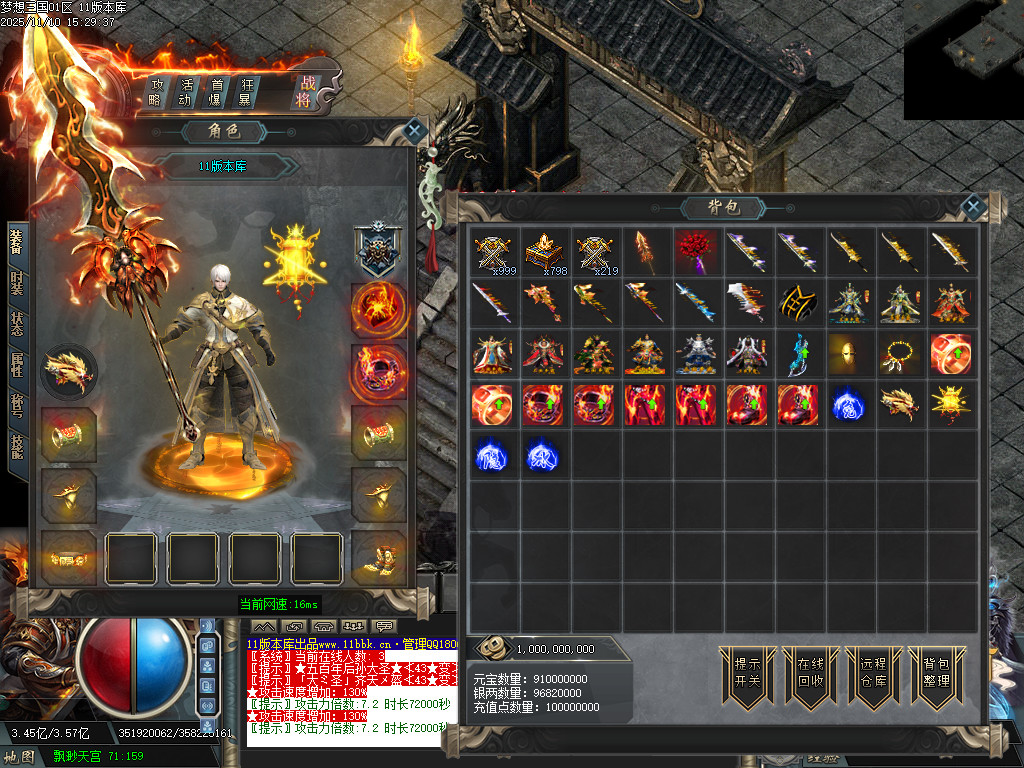Sort the bag with 背包整理
Screen dimensions: 1024x768
pos(936,672)
